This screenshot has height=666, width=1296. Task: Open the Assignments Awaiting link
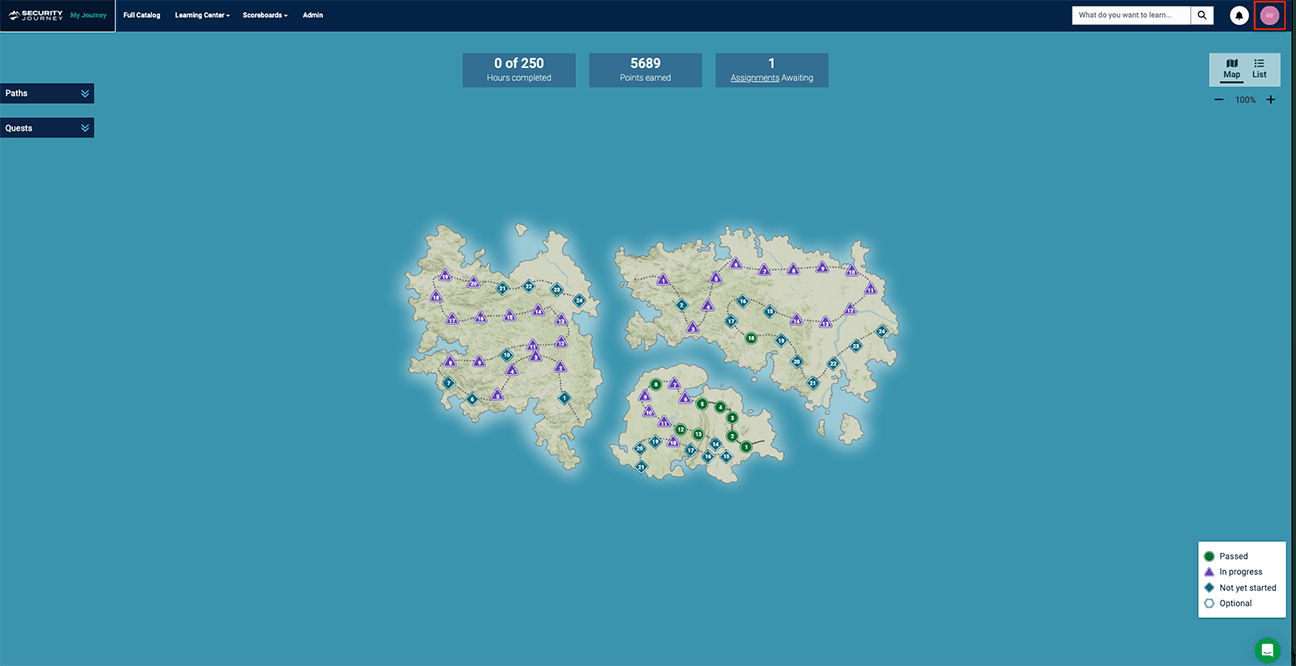click(x=755, y=78)
